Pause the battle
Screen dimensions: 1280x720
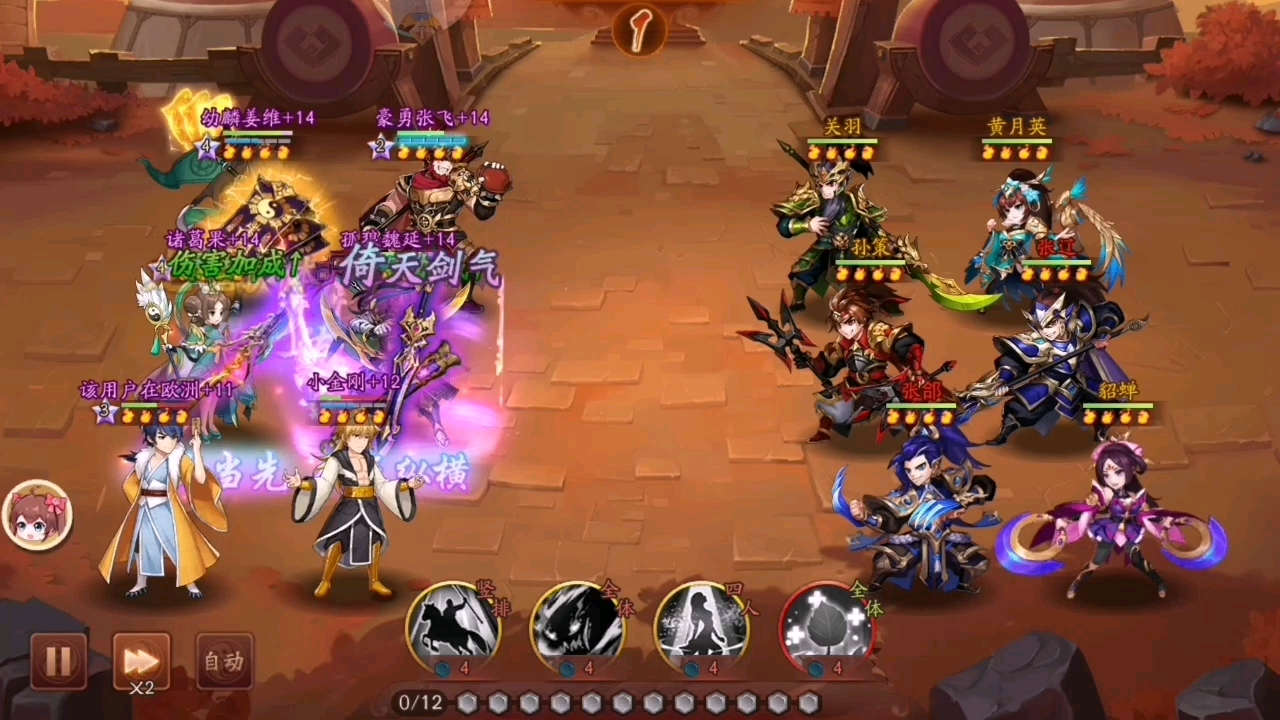[x=57, y=661]
